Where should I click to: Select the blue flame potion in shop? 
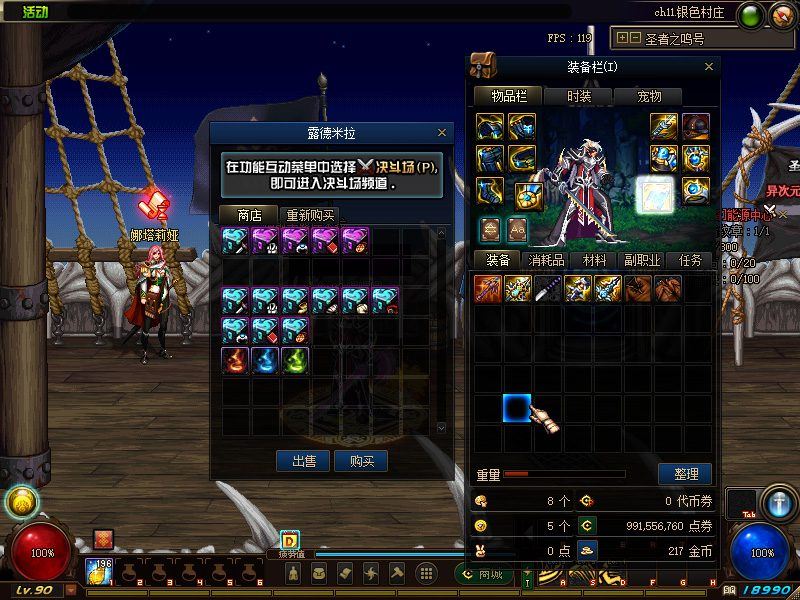[265, 361]
